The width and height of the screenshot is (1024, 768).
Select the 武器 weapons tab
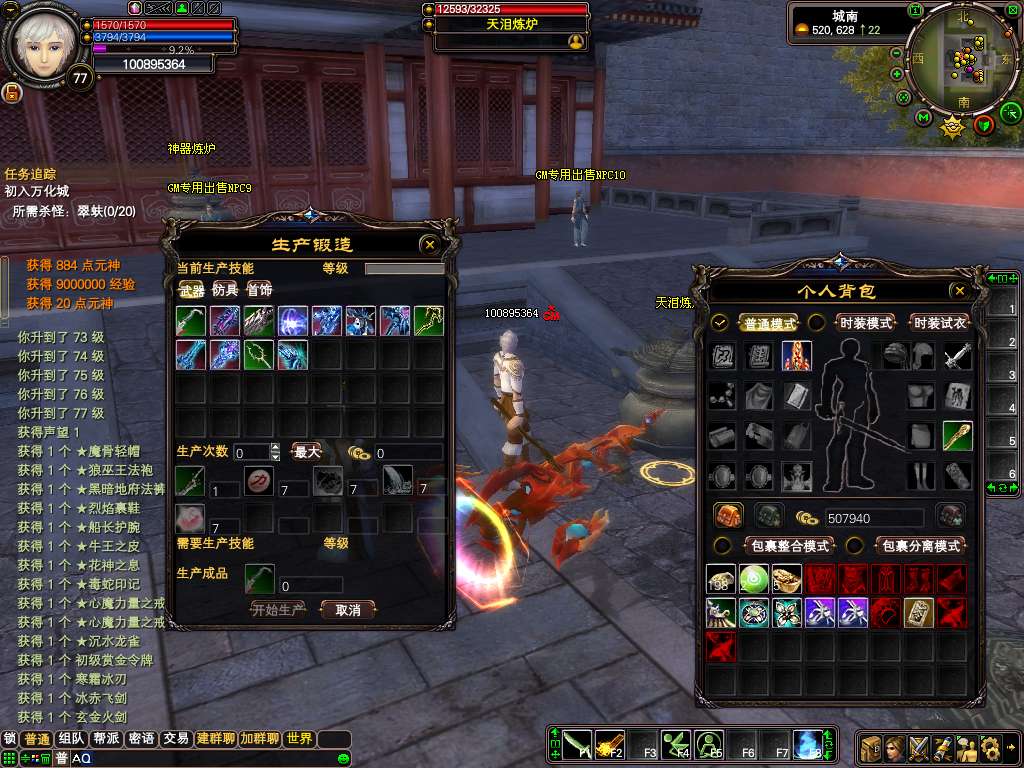coord(191,290)
